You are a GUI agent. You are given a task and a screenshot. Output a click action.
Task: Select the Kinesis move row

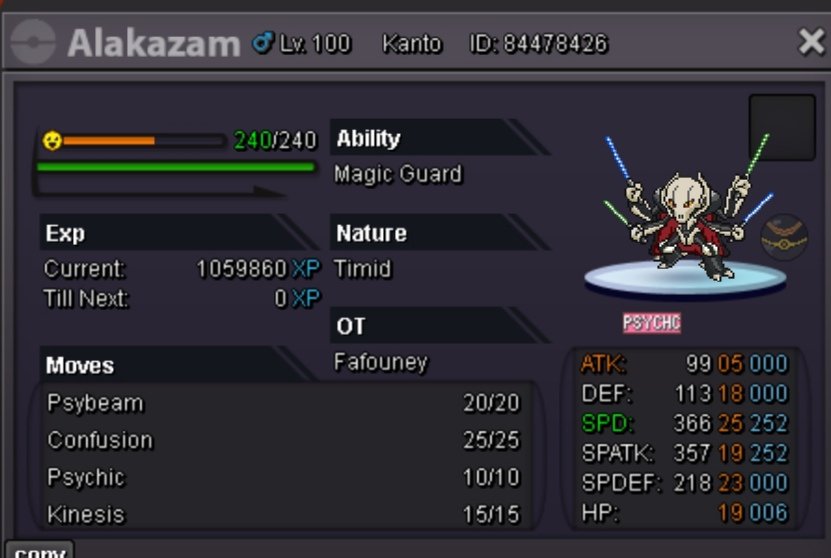click(x=284, y=514)
